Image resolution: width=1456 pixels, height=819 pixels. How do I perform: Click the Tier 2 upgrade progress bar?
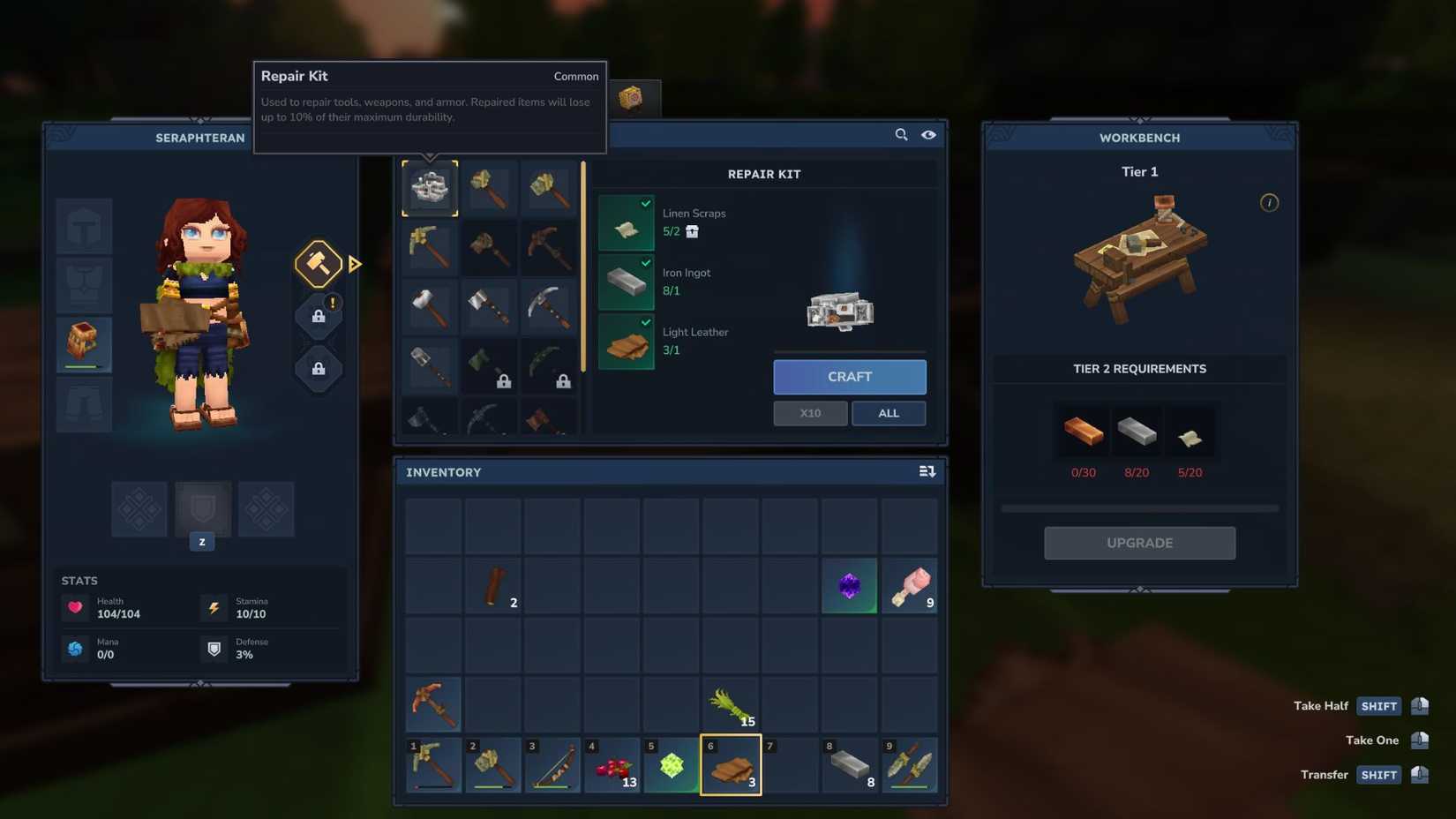[1139, 508]
